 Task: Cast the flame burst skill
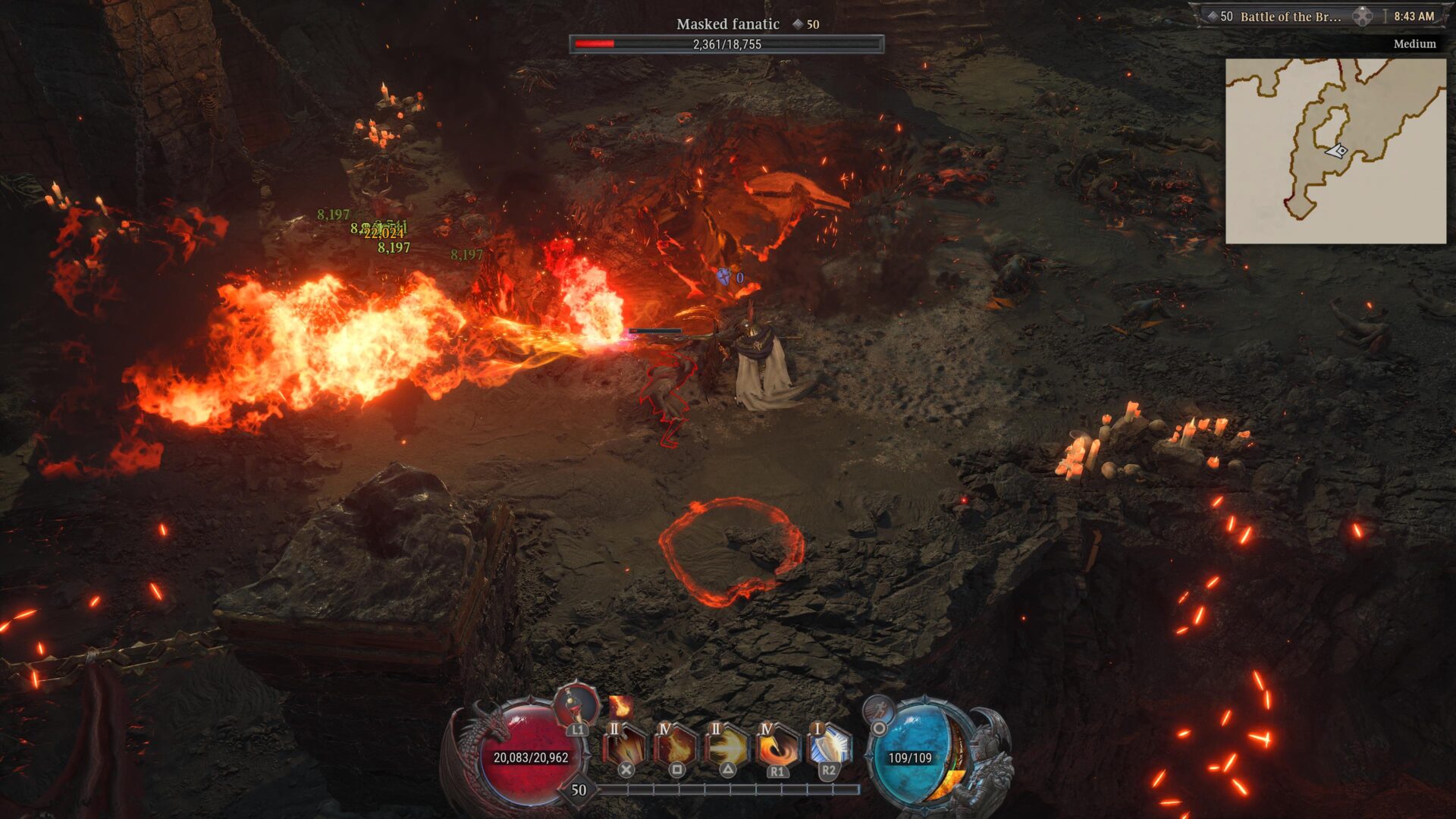[x=676, y=745]
